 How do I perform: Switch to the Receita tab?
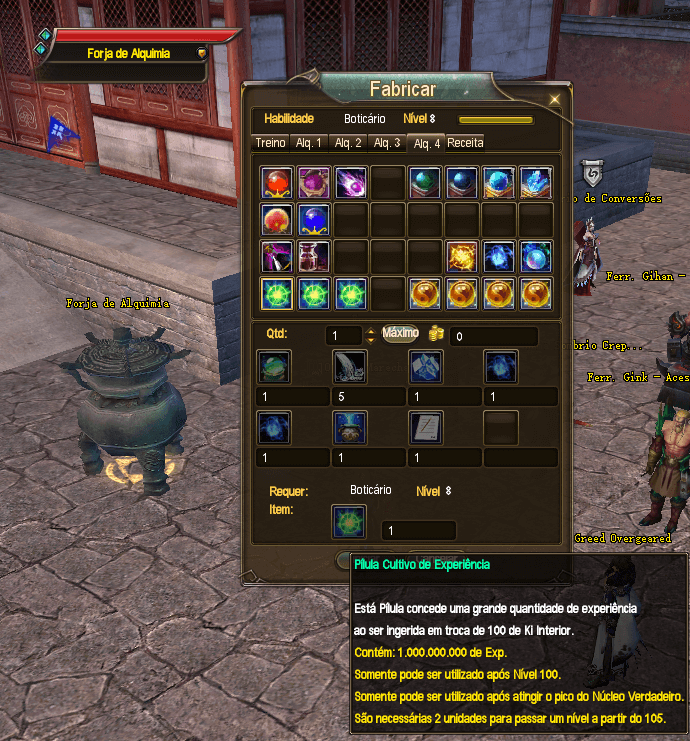[x=465, y=143]
